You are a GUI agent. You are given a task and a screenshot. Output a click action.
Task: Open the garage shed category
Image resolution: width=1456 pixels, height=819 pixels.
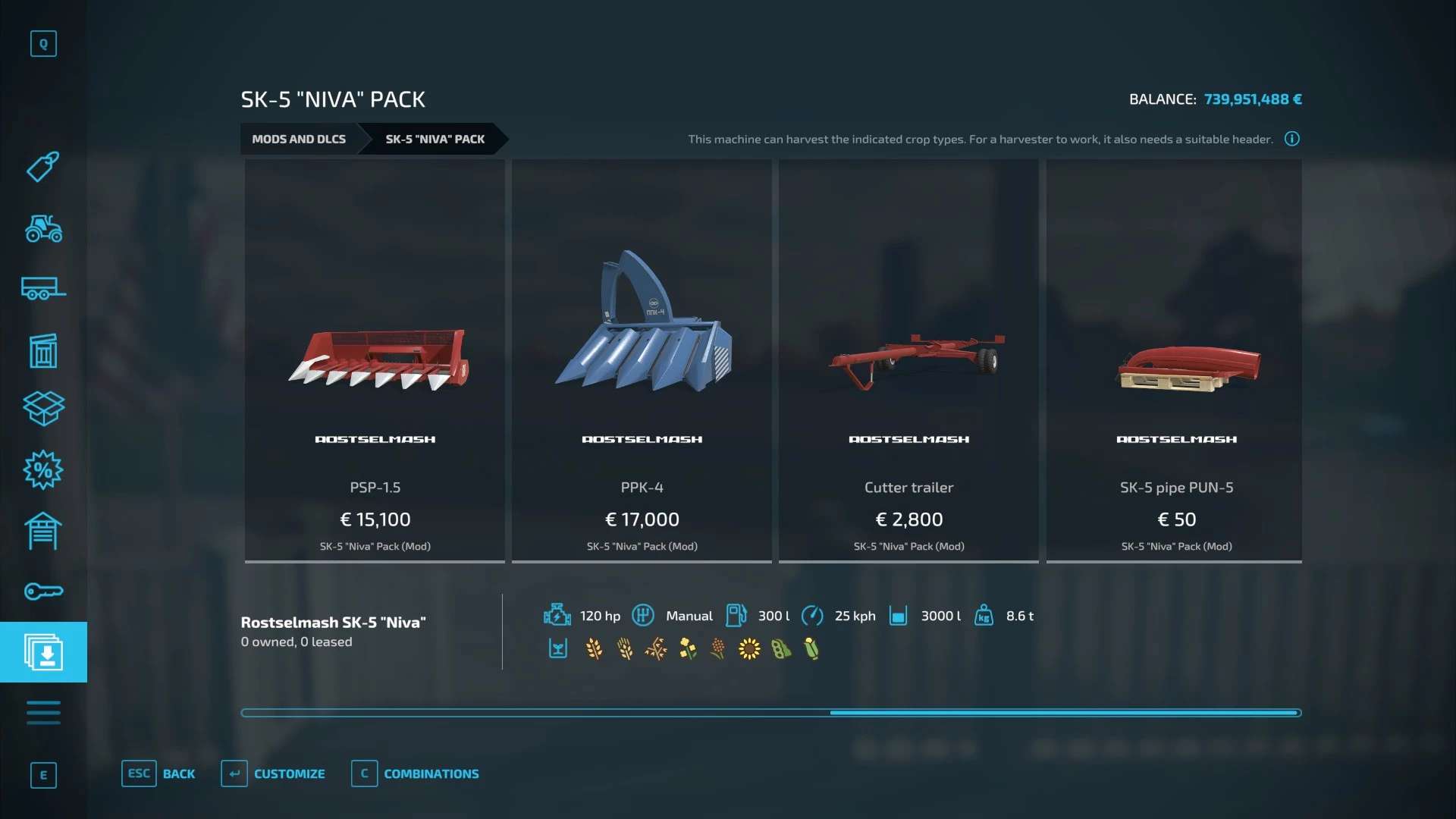[x=43, y=531]
